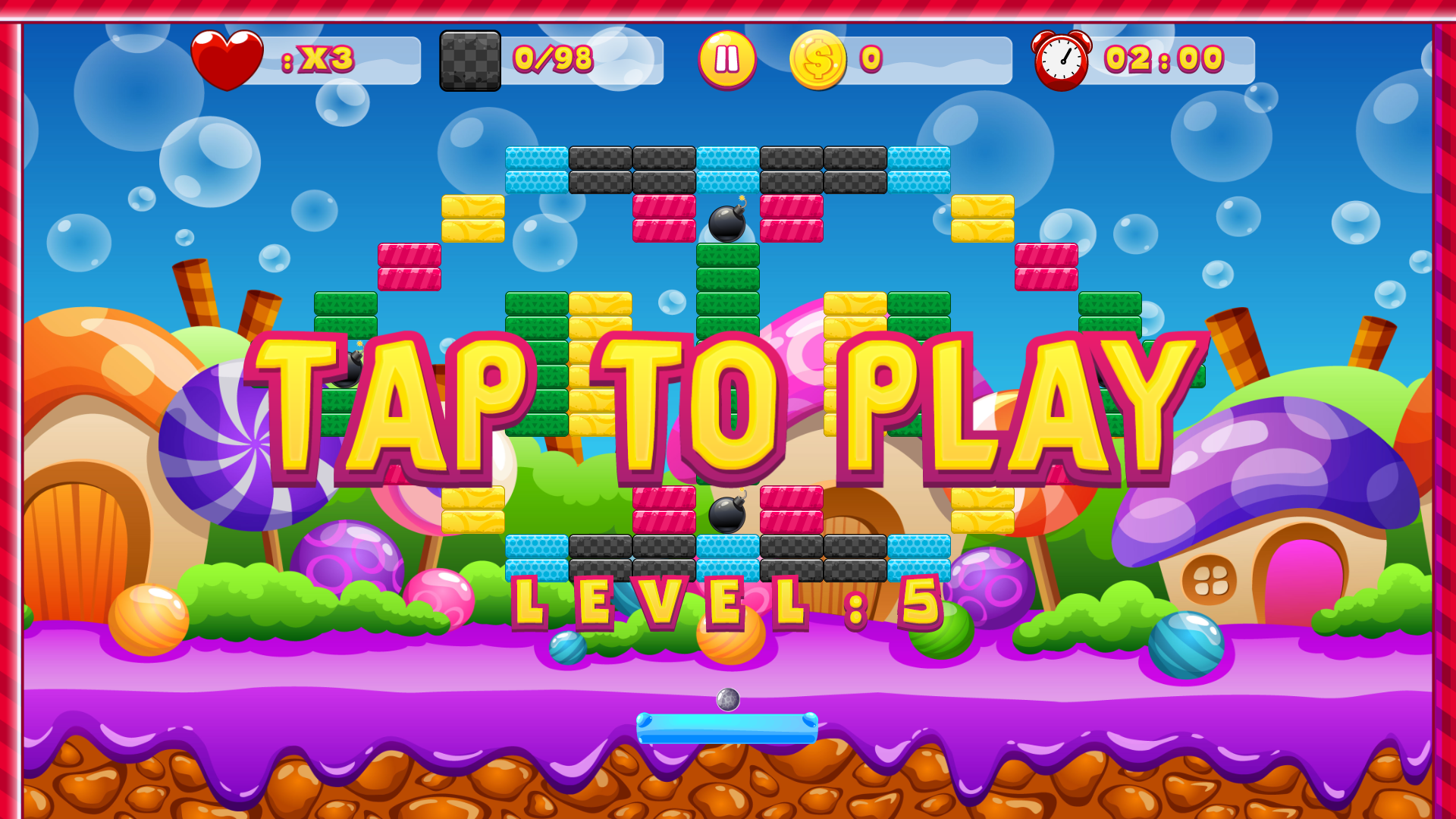Click the red heart lives icon
Image resolution: width=1456 pixels, height=819 pixels.
point(227,59)
